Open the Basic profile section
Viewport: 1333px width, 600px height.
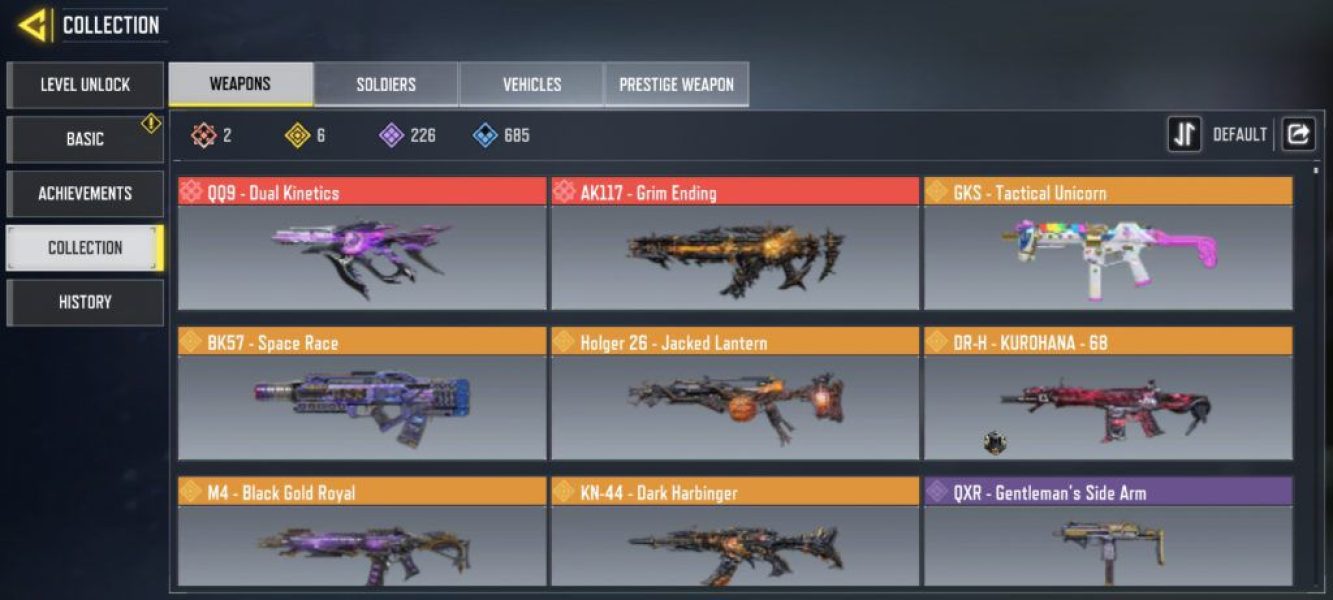point(85,139)
